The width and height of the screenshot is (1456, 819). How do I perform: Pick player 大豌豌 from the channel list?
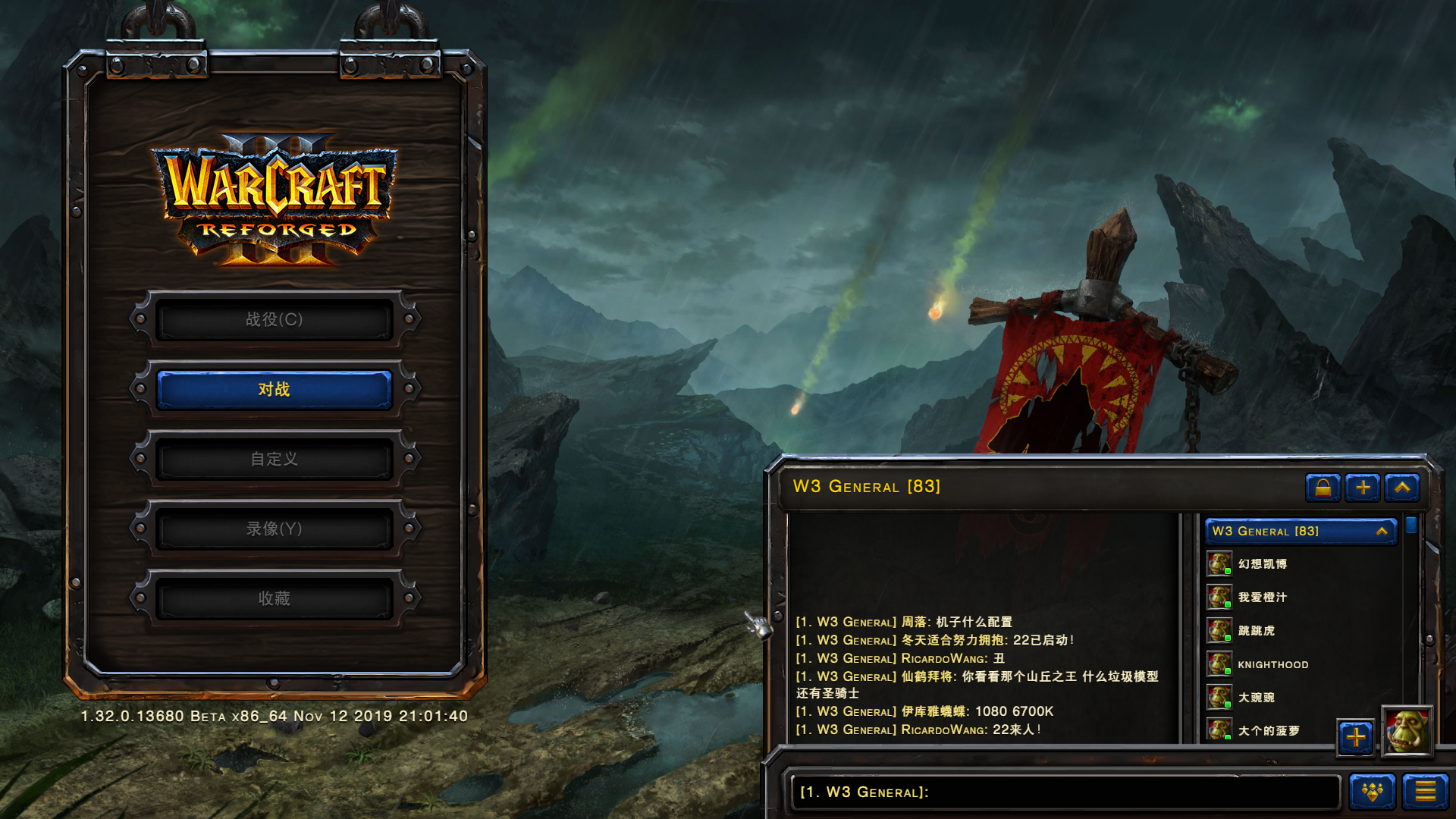point(1256,698)
